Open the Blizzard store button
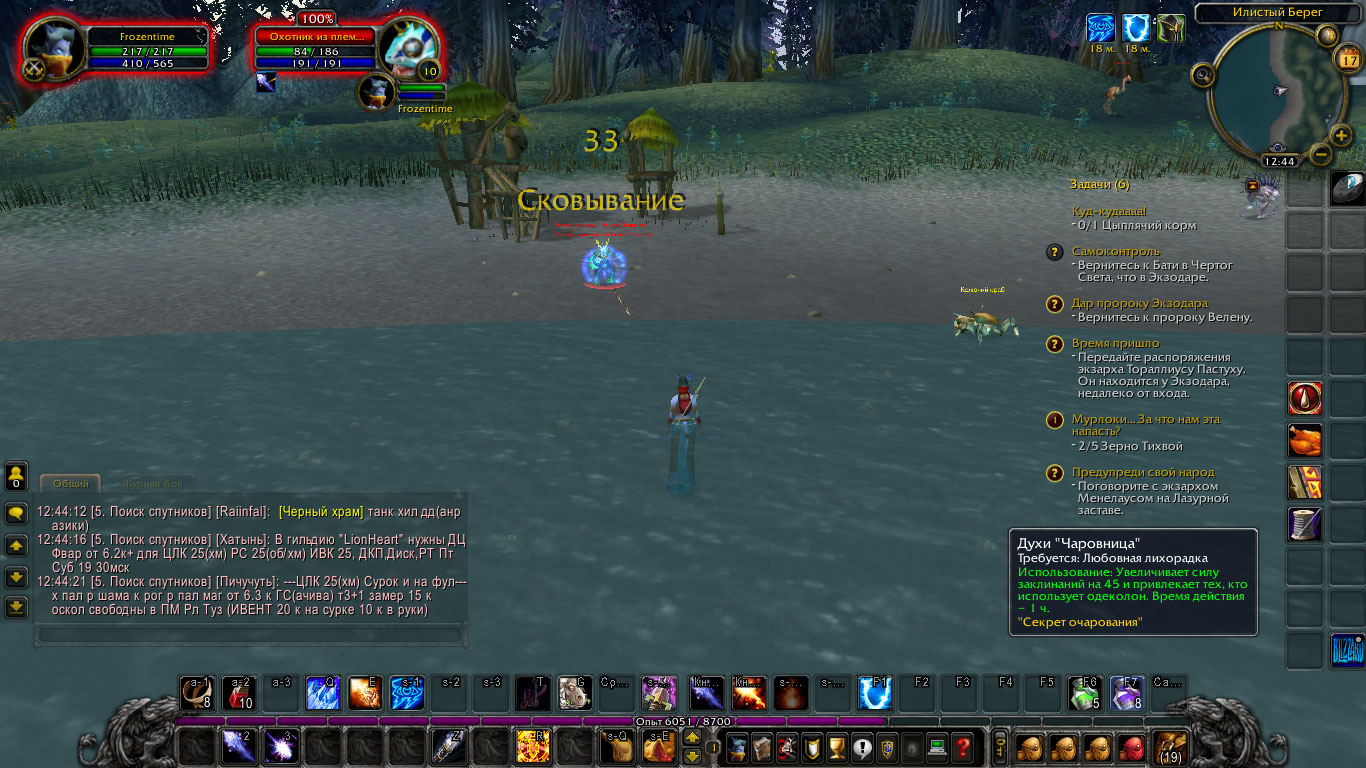Screen dimensions: 1366x768 1347,651
